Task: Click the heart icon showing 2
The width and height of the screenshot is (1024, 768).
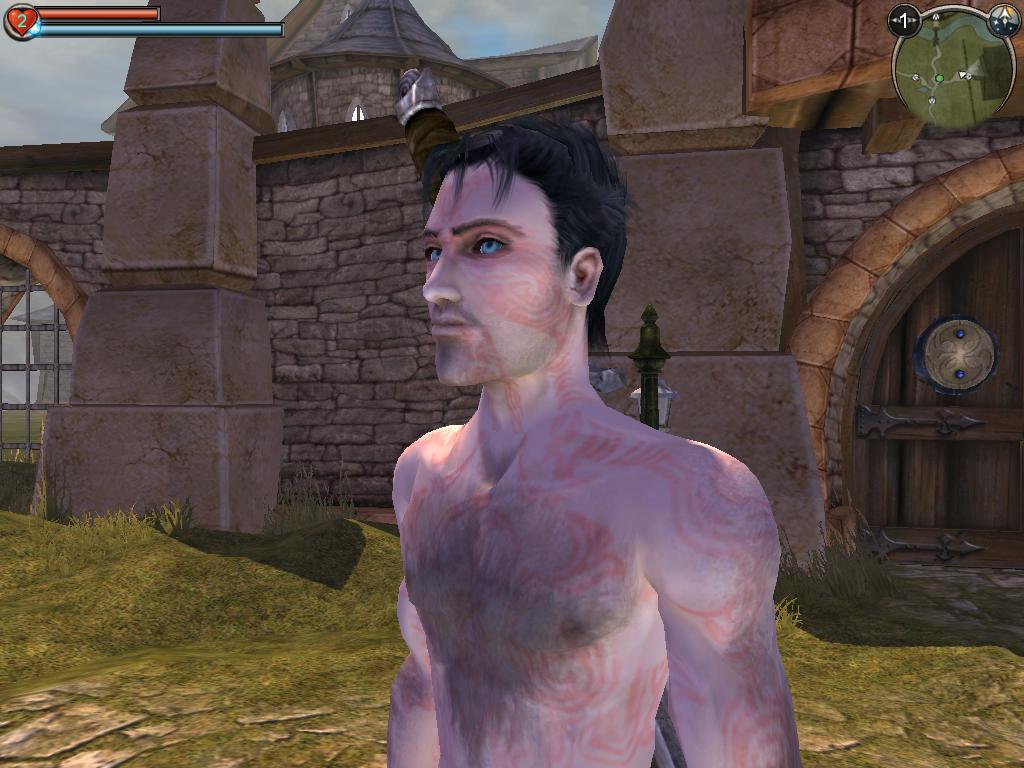Action: coord(20,21)
